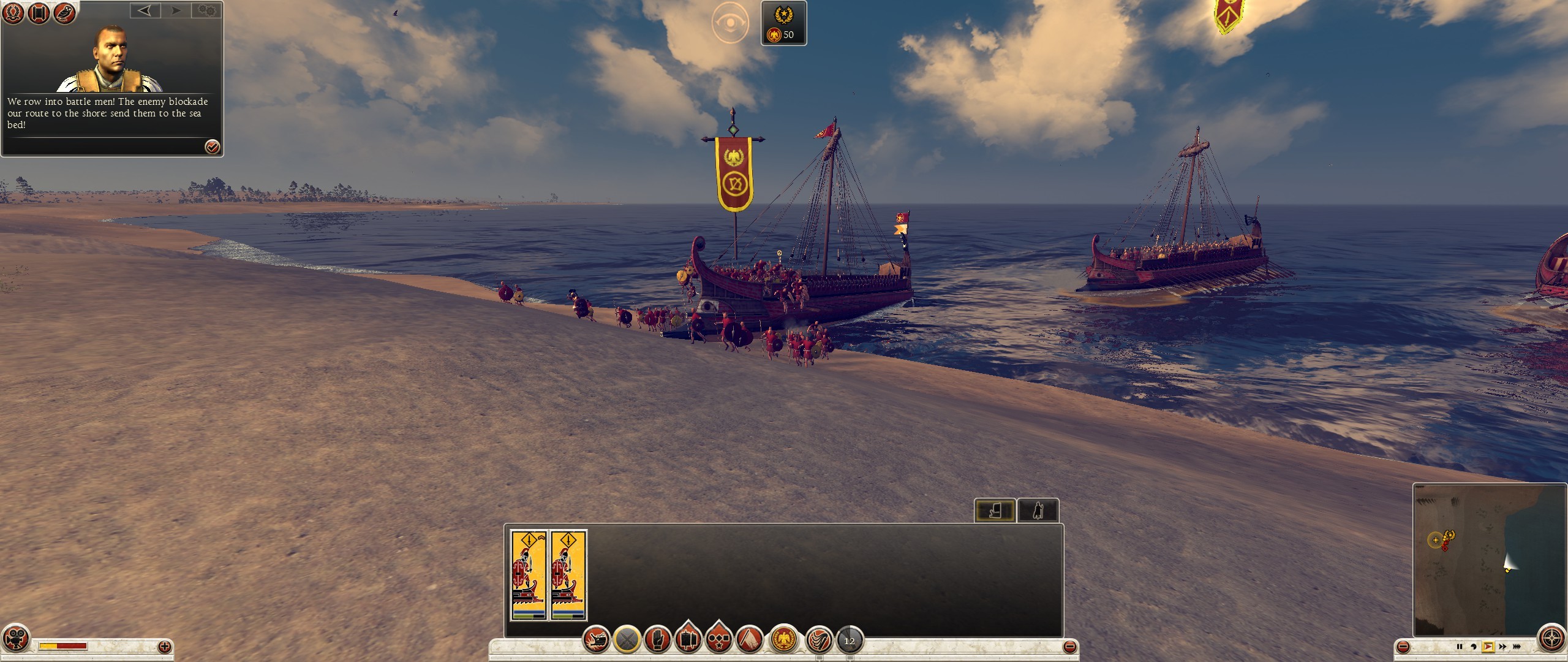
Task: Dismiss the advisor message with the checkmark
Action: 212,146
